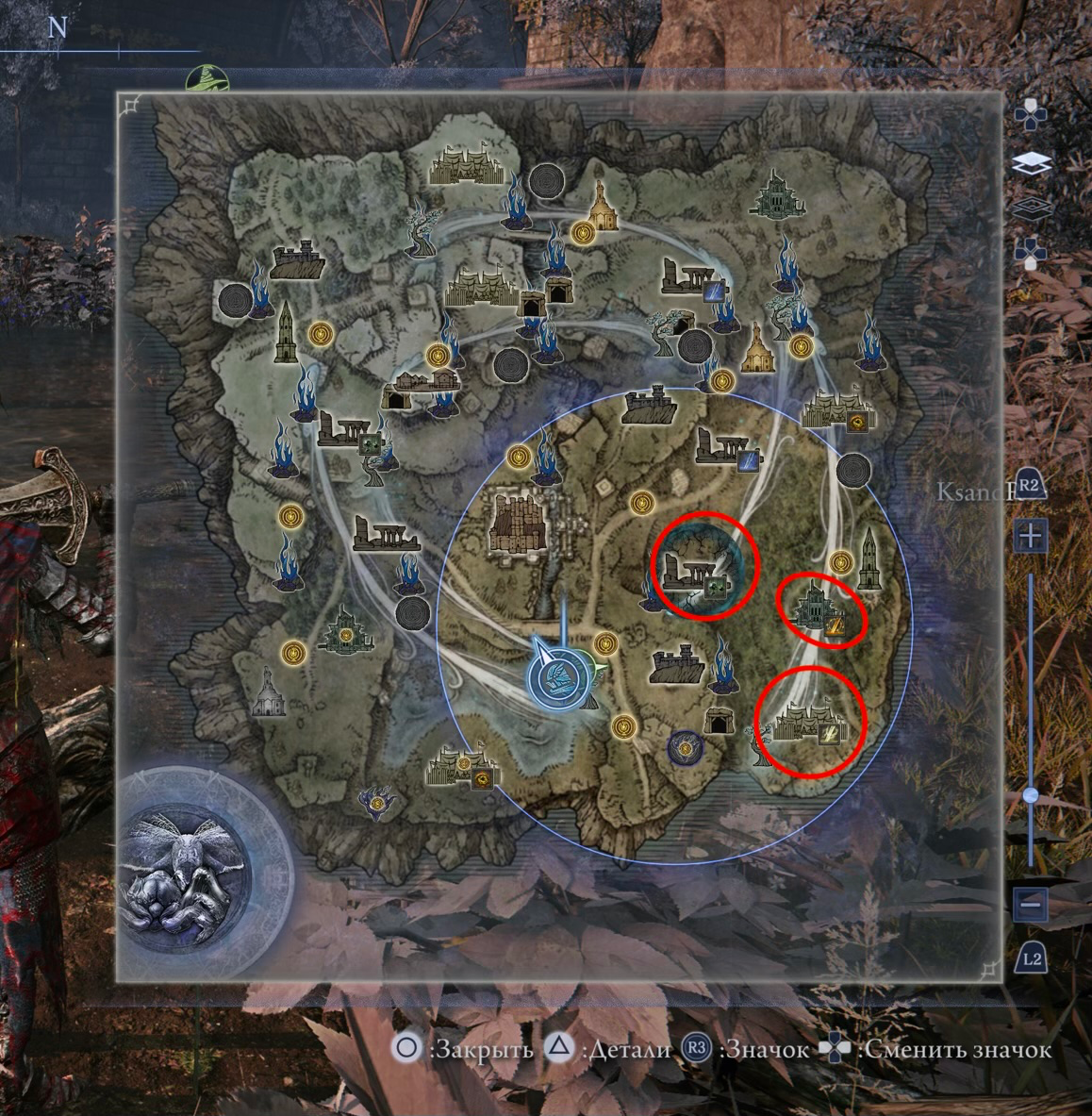Viewport: 1092px width, 1116px height.
Task: Select the white church marker
Action: click(268, 692)
